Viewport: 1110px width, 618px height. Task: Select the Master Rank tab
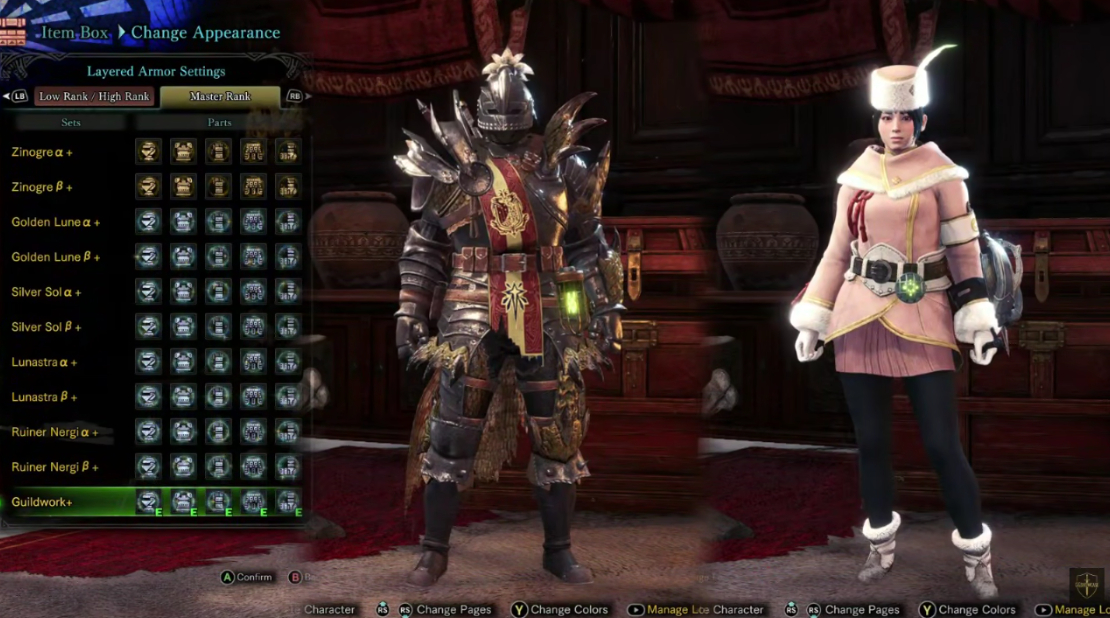220,97
